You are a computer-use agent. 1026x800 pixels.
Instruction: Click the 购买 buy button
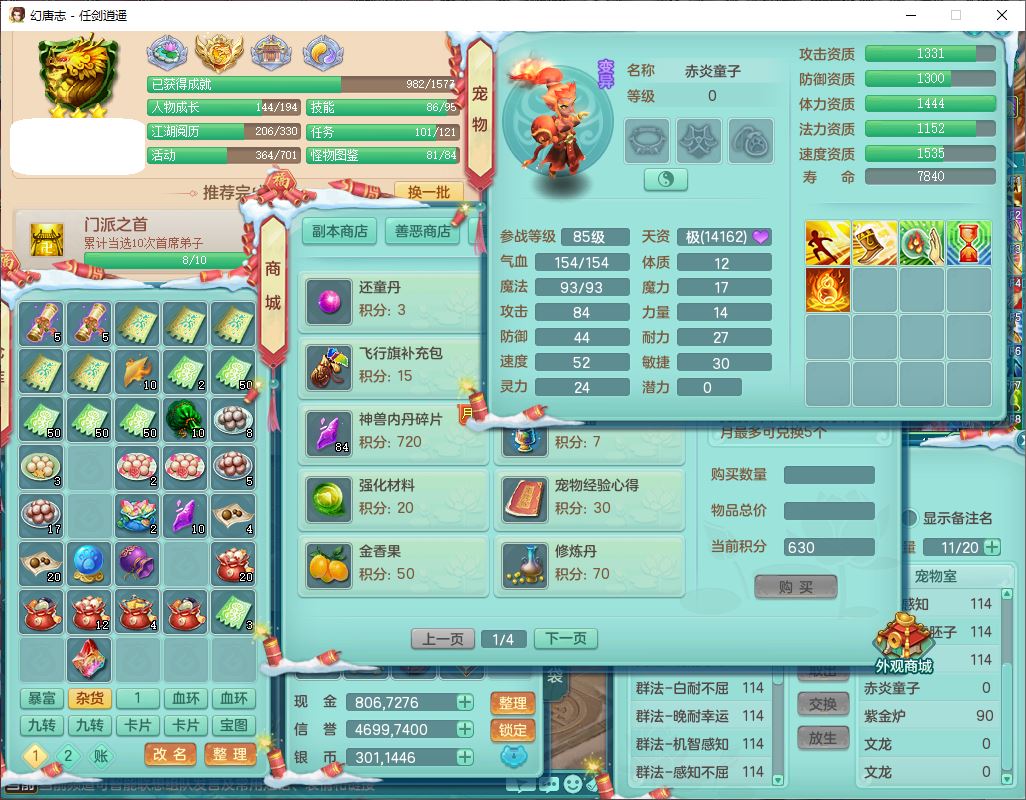pyautogui.click(x=795, y=587)
